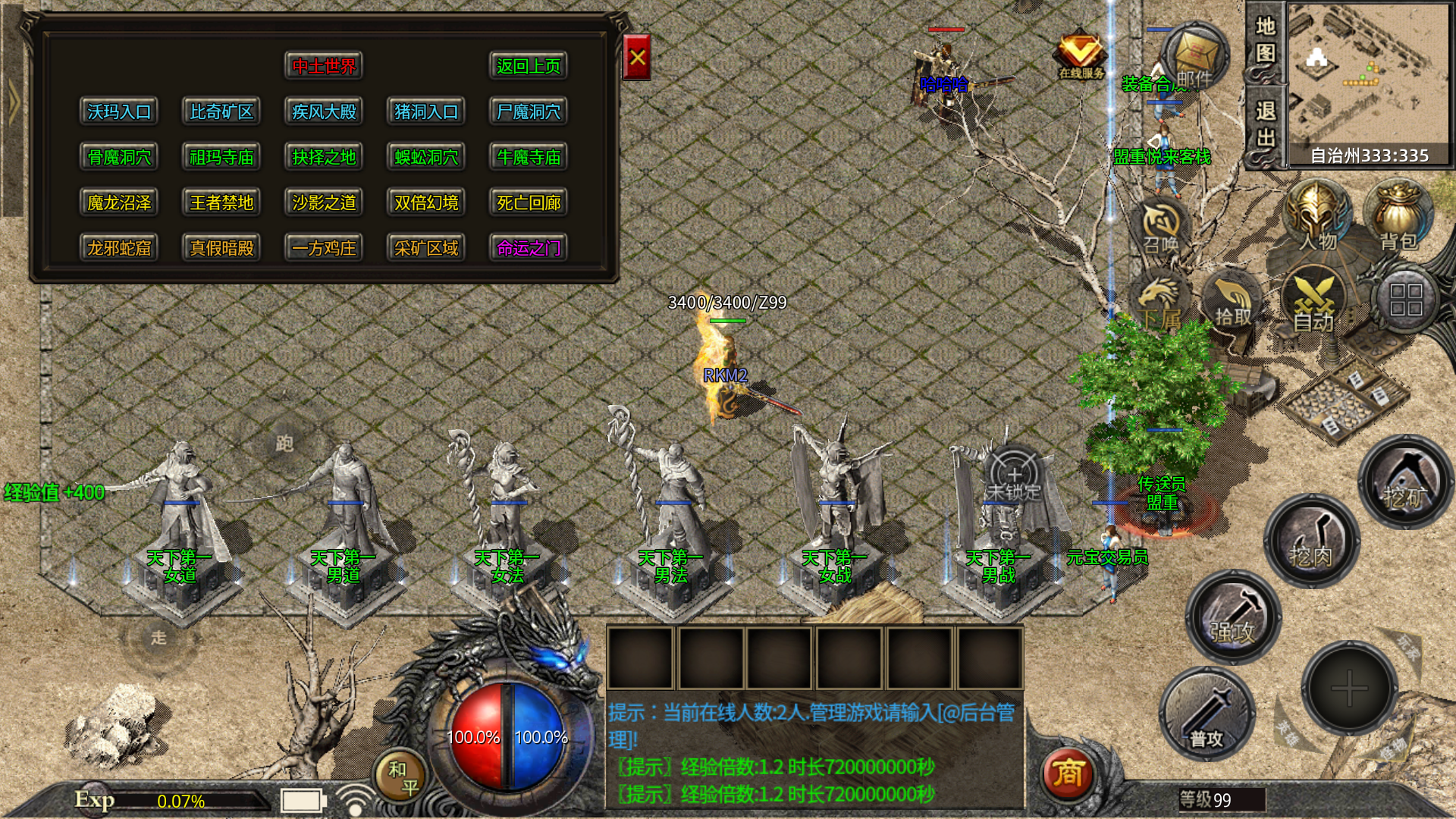The image size is (1456, 819).
Task: Select the 比奇矿区 destination
Action: pyautogui.click(x=221, y=112)
